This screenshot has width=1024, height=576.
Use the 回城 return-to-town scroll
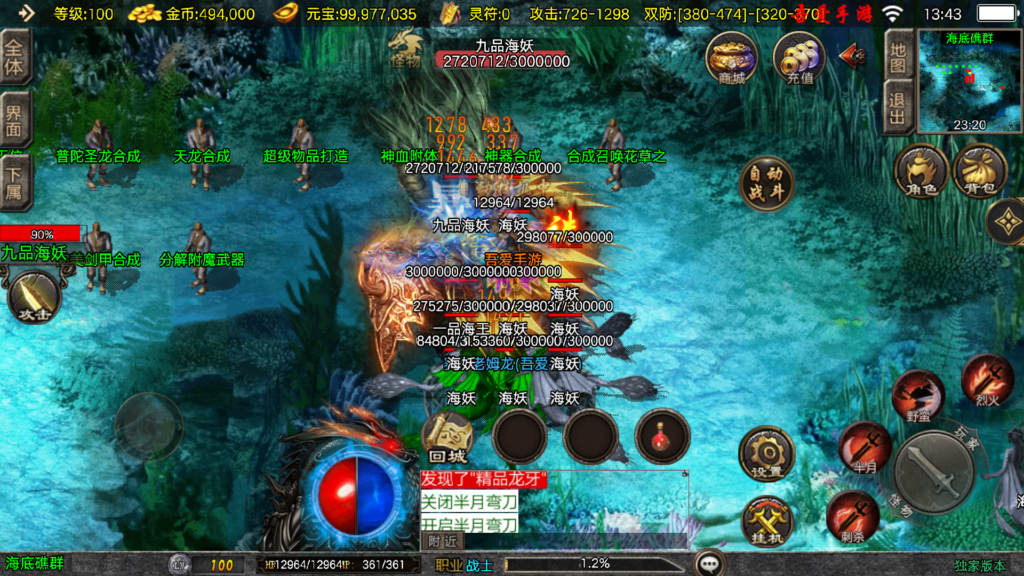(447, 437)
